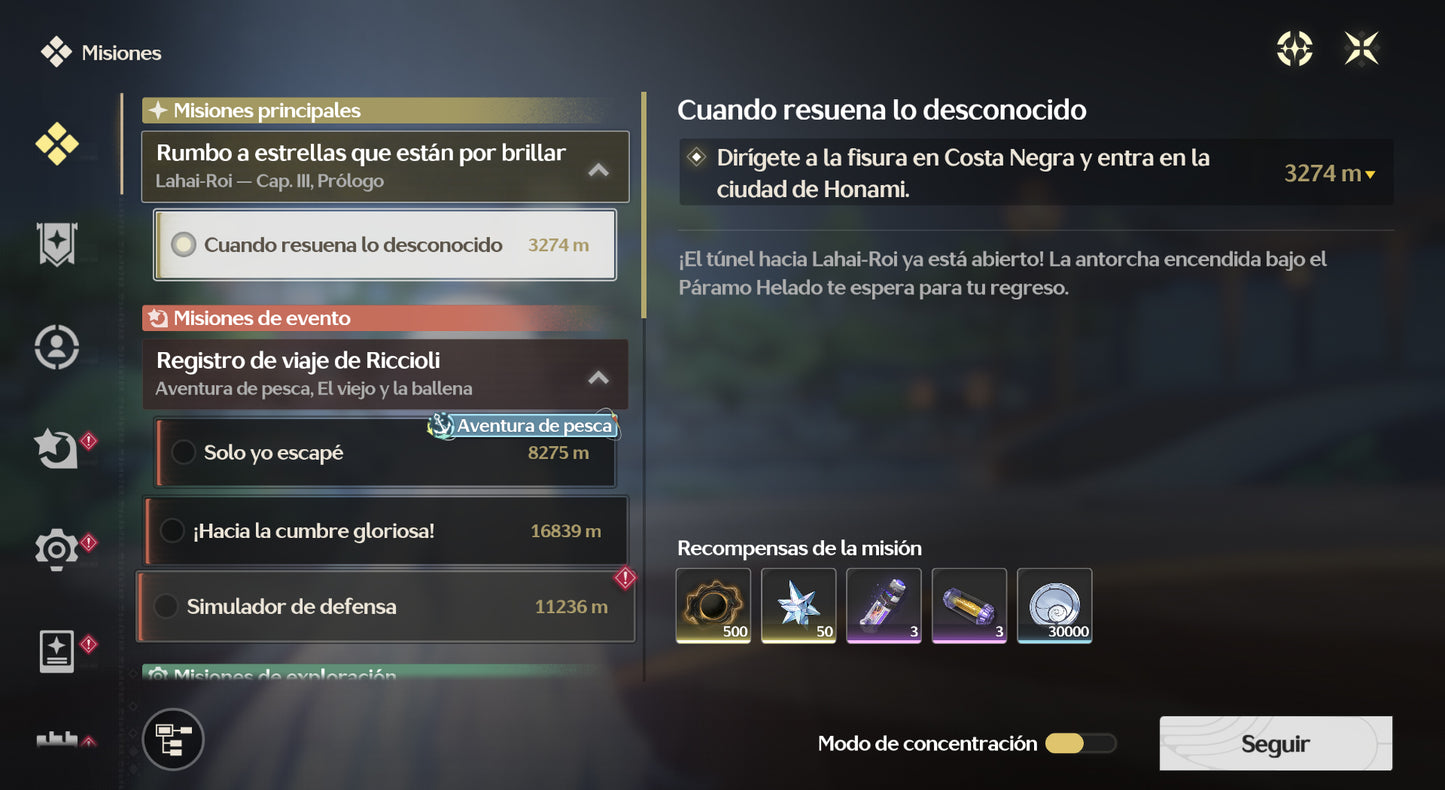Open the 3274 m distance dropdown

coord(1329,172)
